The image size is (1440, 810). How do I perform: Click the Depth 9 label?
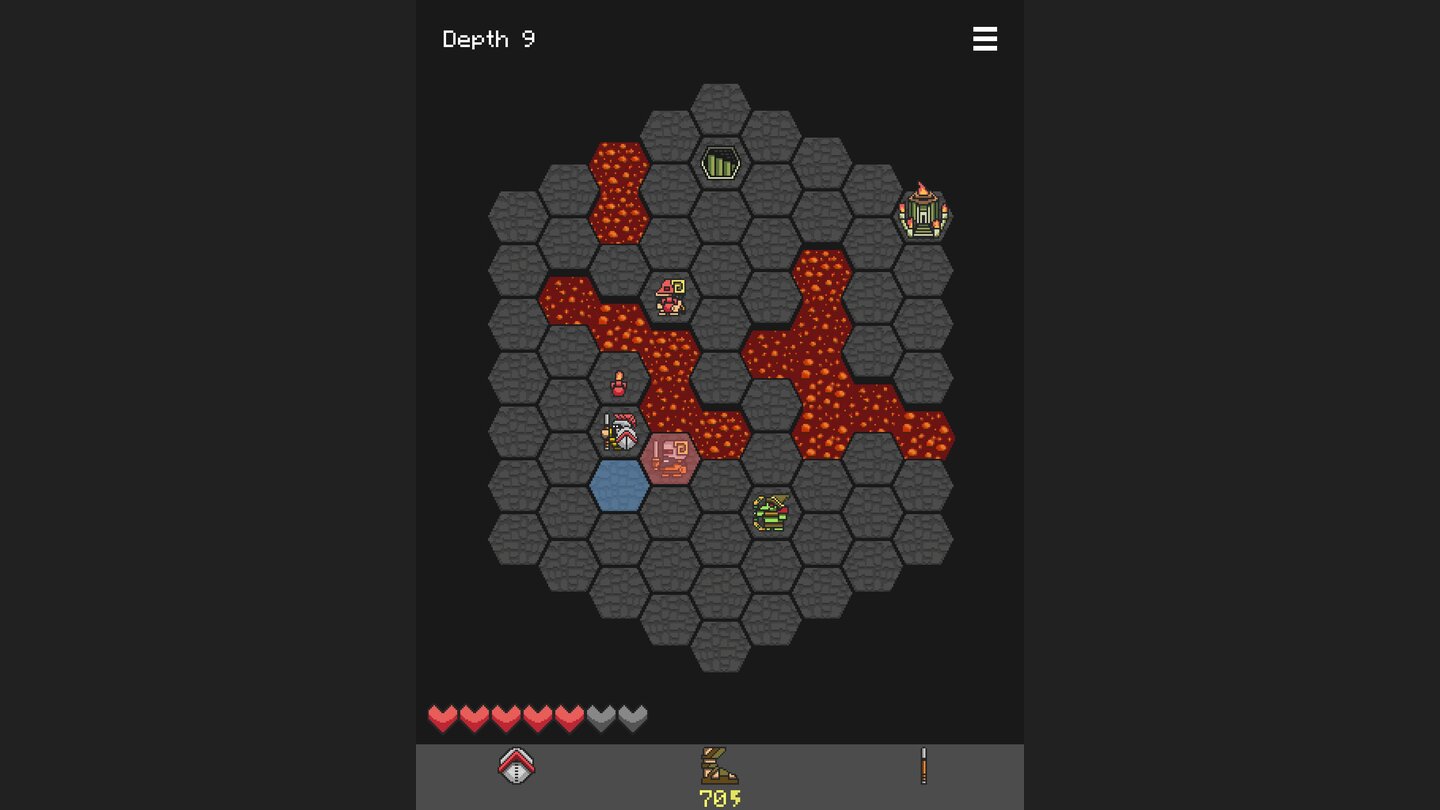point(489,39)
